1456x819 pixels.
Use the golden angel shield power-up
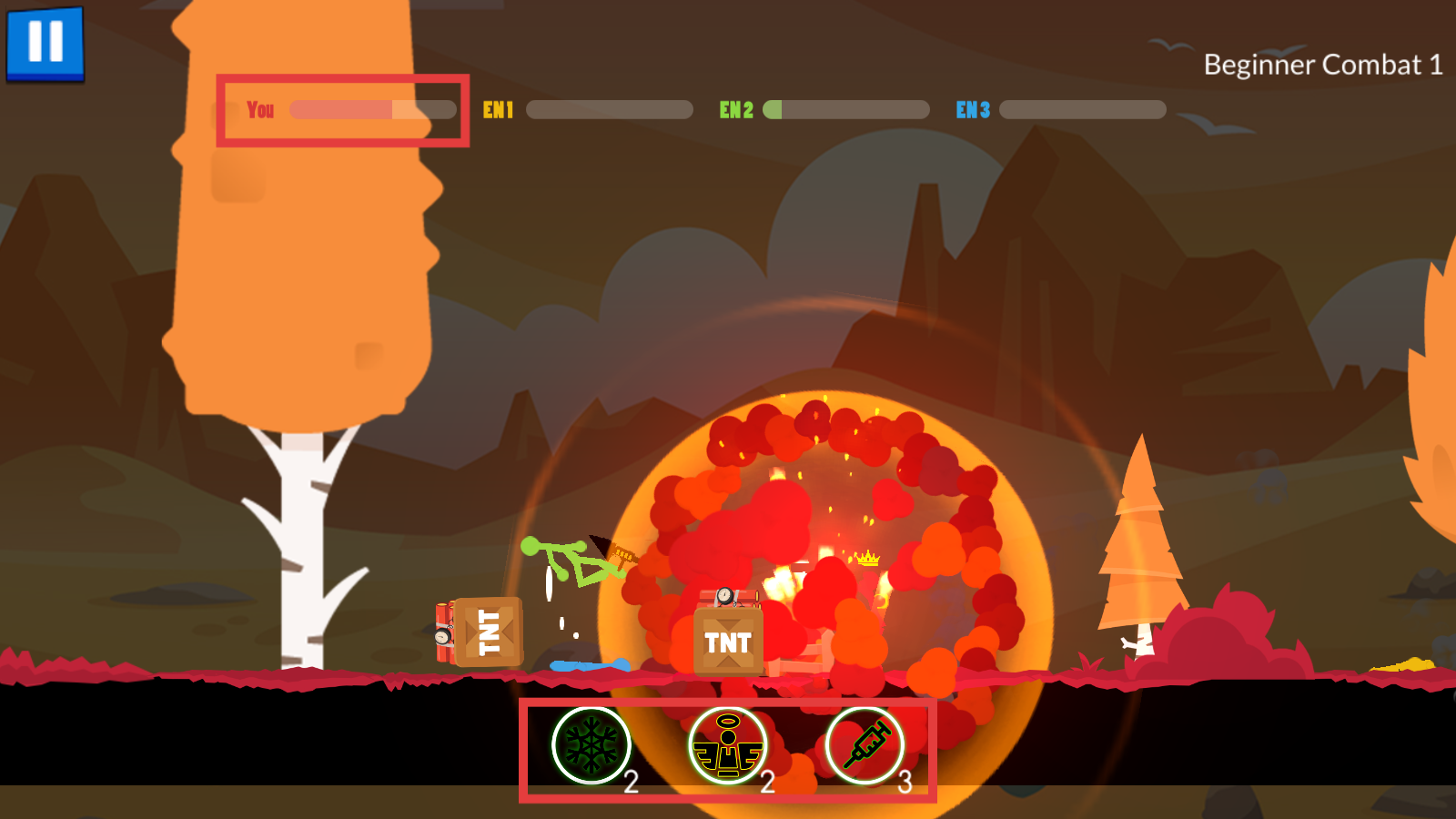click(727, 745)
